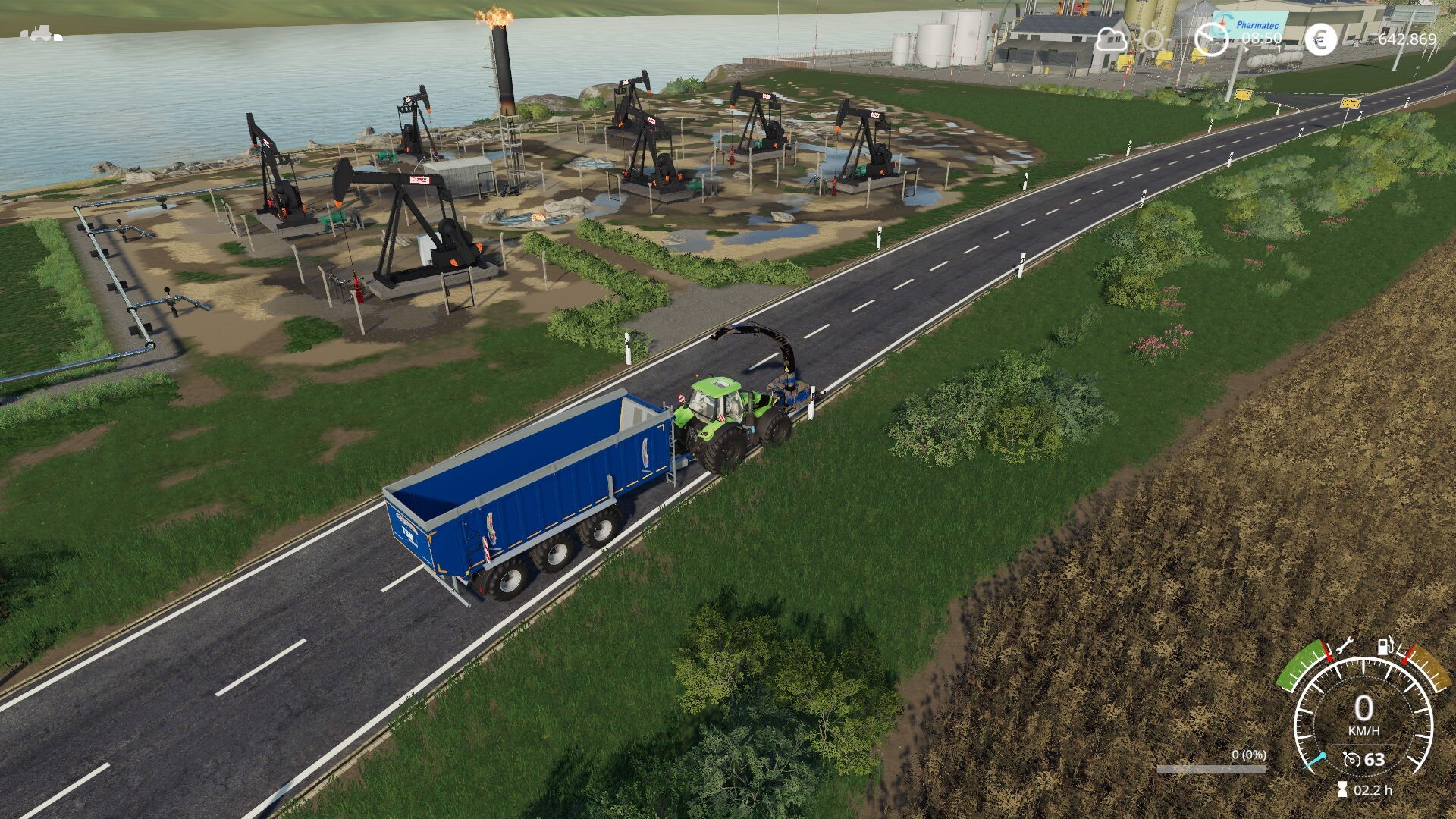1456x819 pixels.
Task: Click the hourglass operating hours icon
Action: (x=1342, y=789)
